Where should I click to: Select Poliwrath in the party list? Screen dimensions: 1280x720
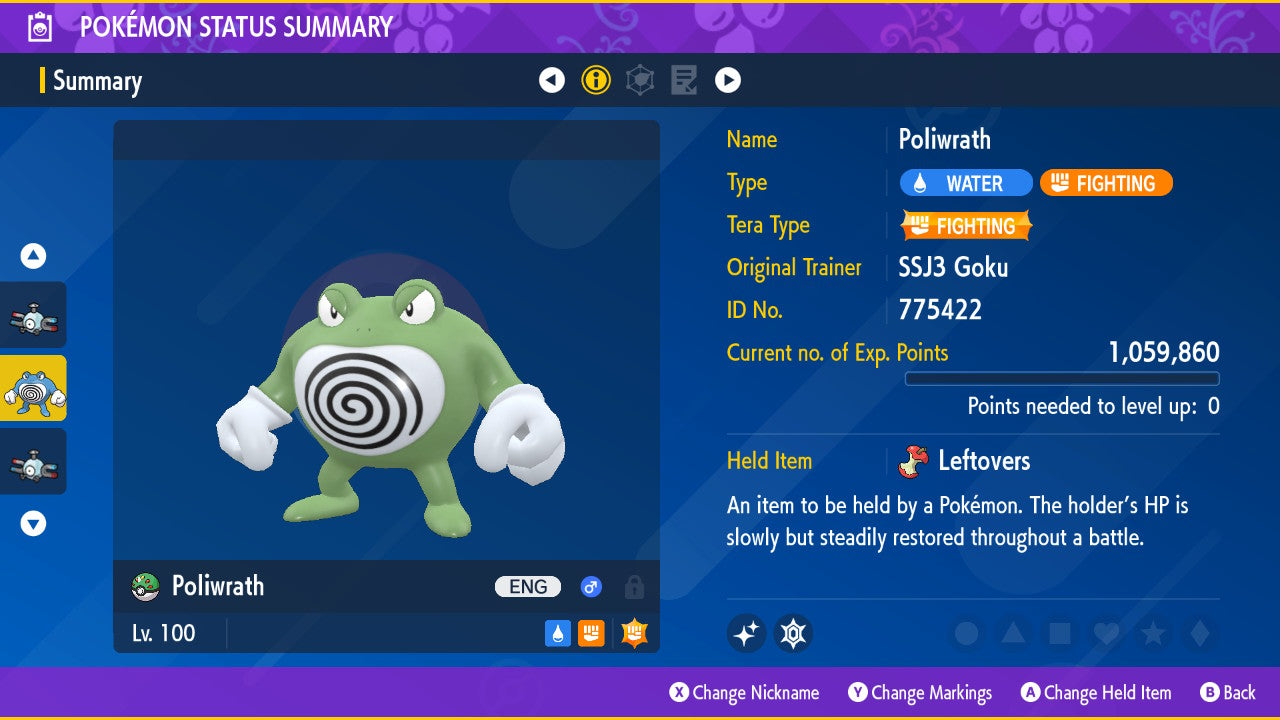33,388
